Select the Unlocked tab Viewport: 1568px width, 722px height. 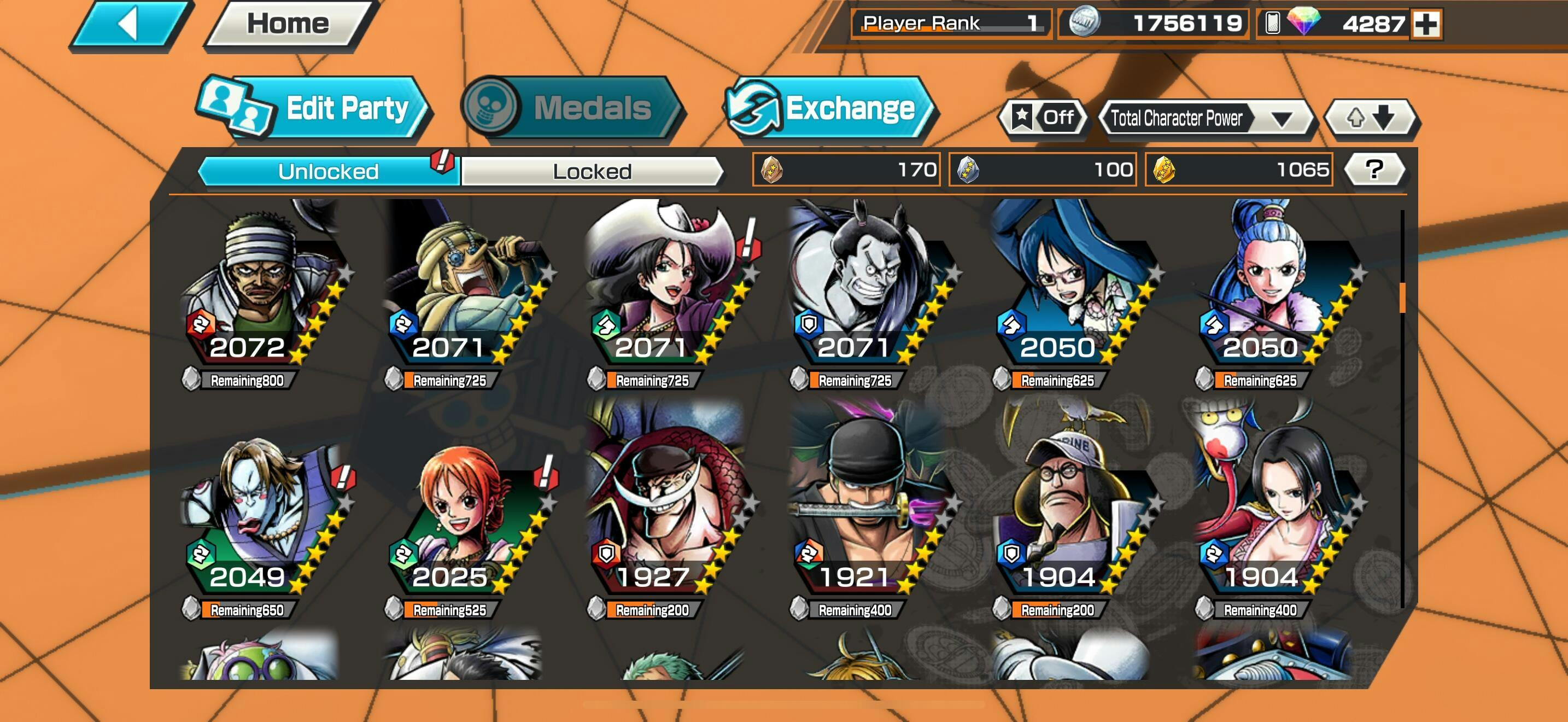[x=329, y=171]
